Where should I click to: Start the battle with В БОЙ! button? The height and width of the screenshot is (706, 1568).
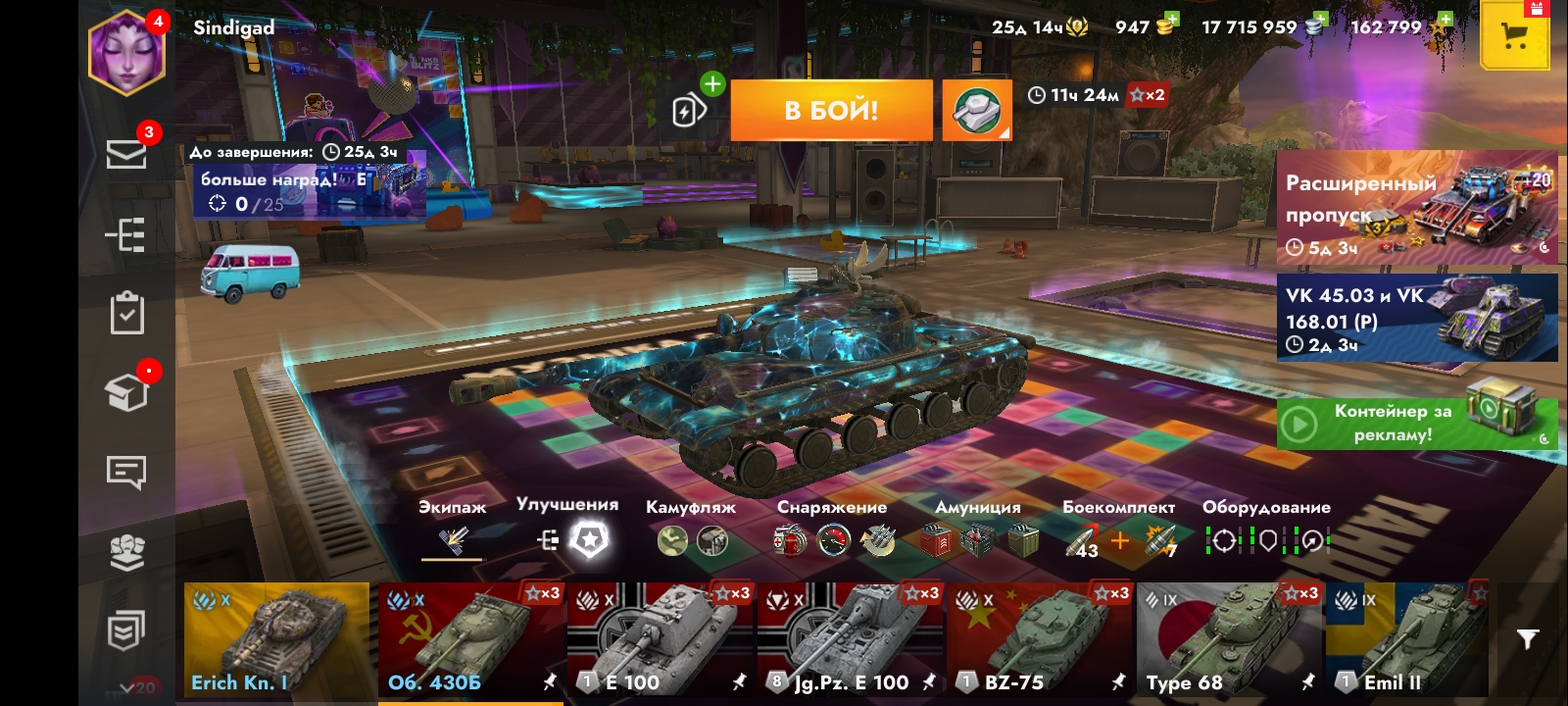click(831, 110)
